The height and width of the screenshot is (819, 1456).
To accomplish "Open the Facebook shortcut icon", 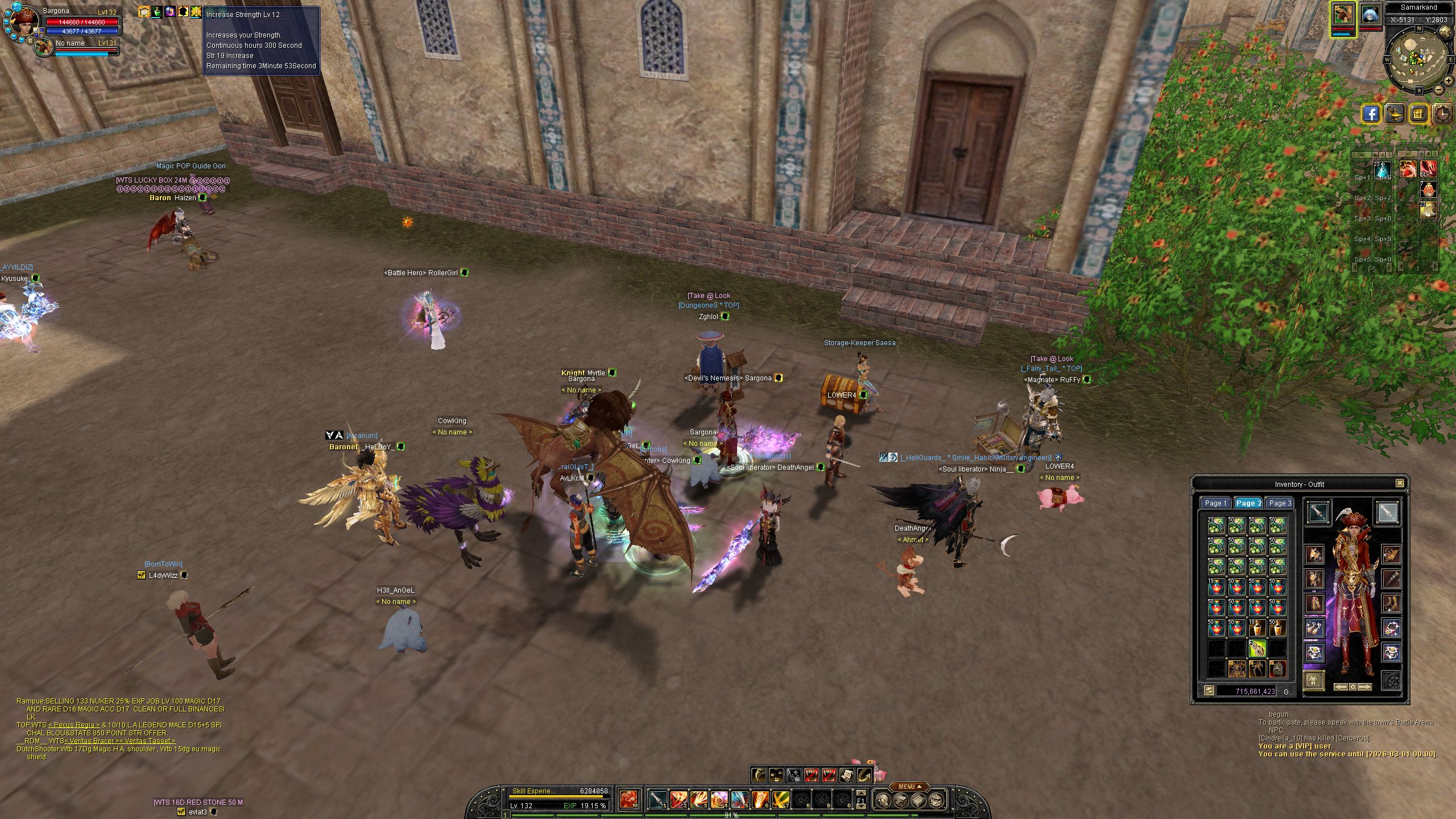I will 1371,114.
